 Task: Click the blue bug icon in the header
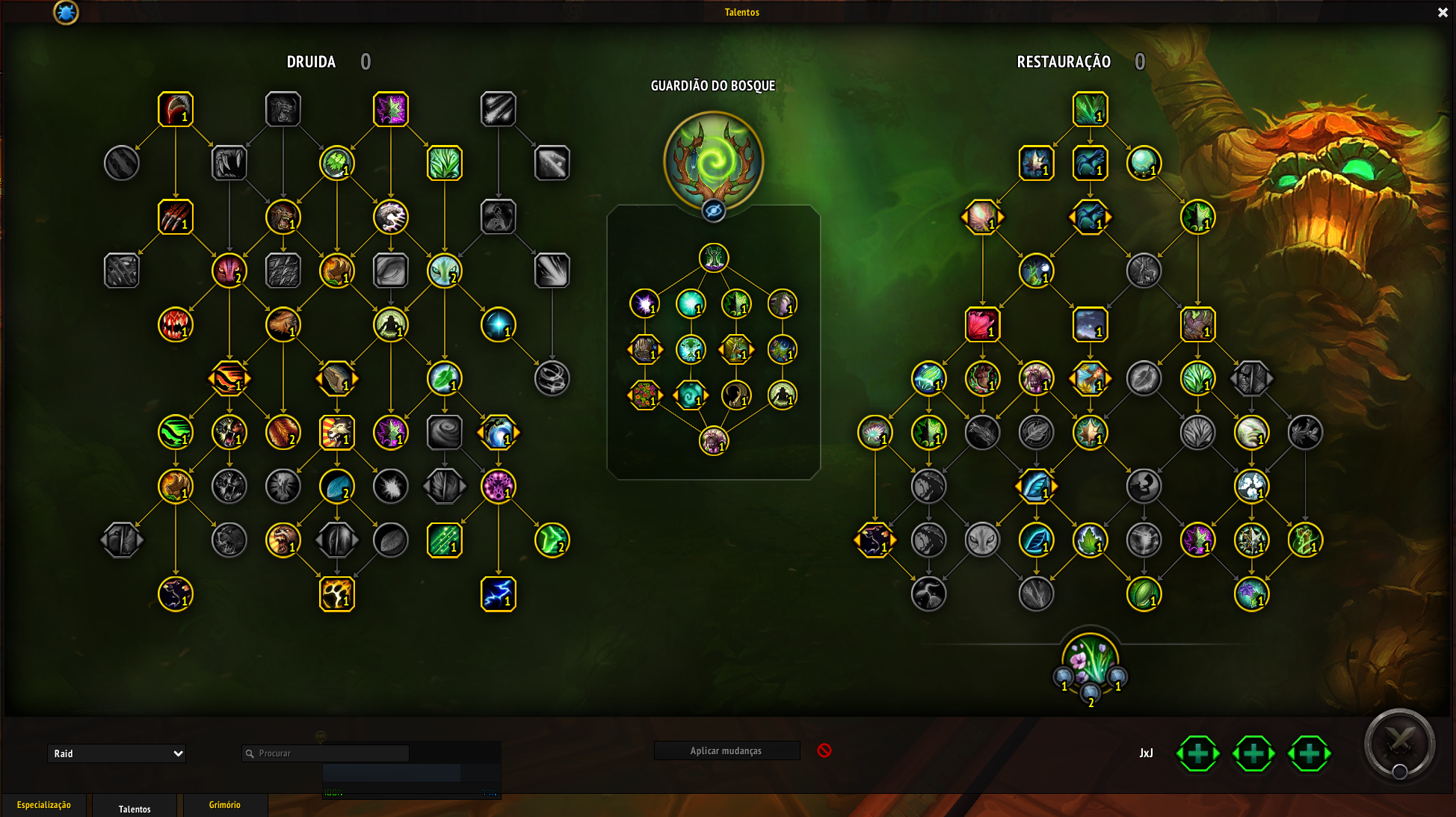(x=66, y=12)
